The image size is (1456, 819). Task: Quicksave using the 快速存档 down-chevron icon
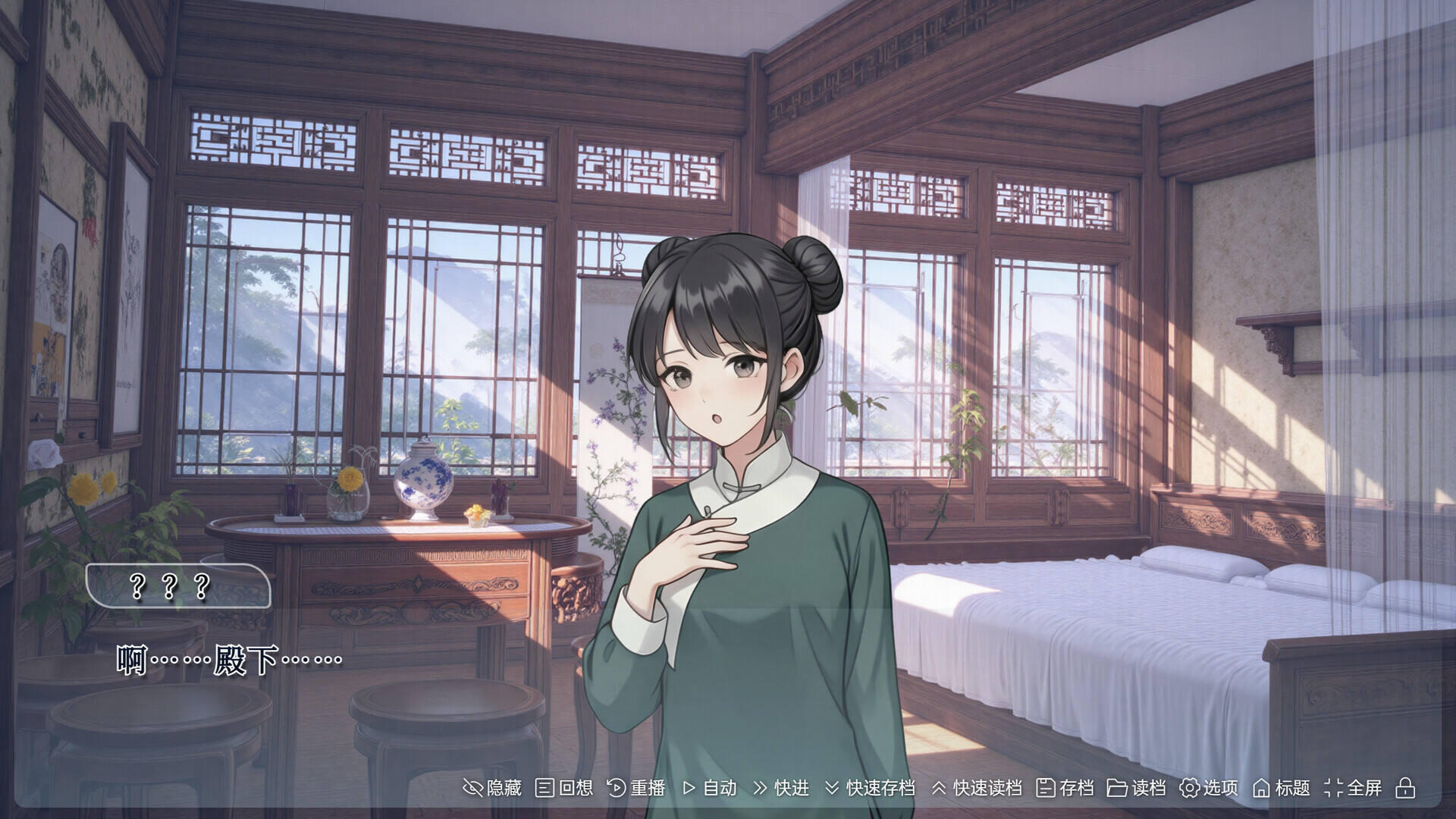[833, 789]
